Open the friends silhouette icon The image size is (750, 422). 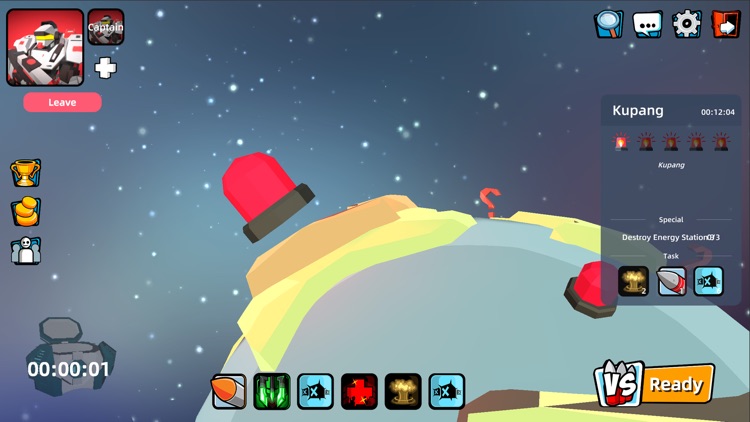click(26, 251)
